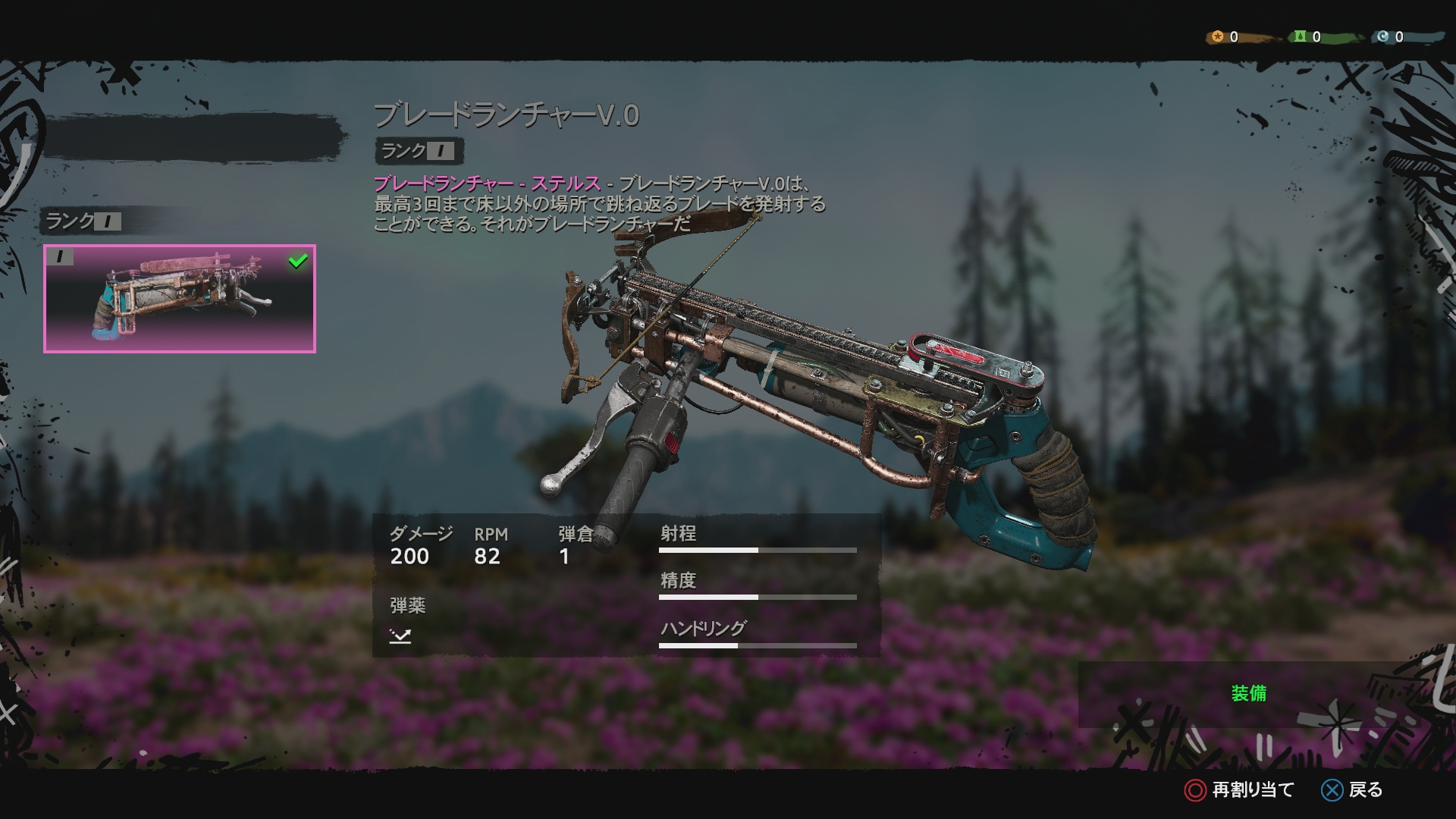The image size is (1456, 819).
Task: Choose the 再割り当て reassign option
Action: [x=1239, y=790]
